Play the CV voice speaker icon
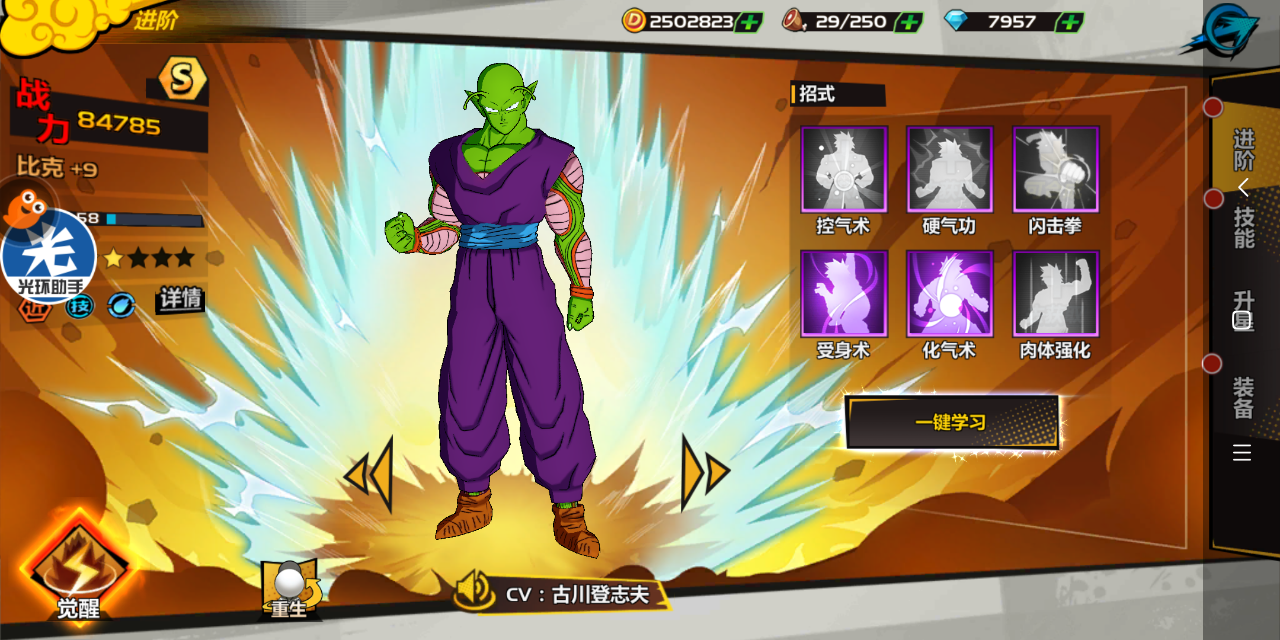The image size is (1280, 640). click(474, 591)
